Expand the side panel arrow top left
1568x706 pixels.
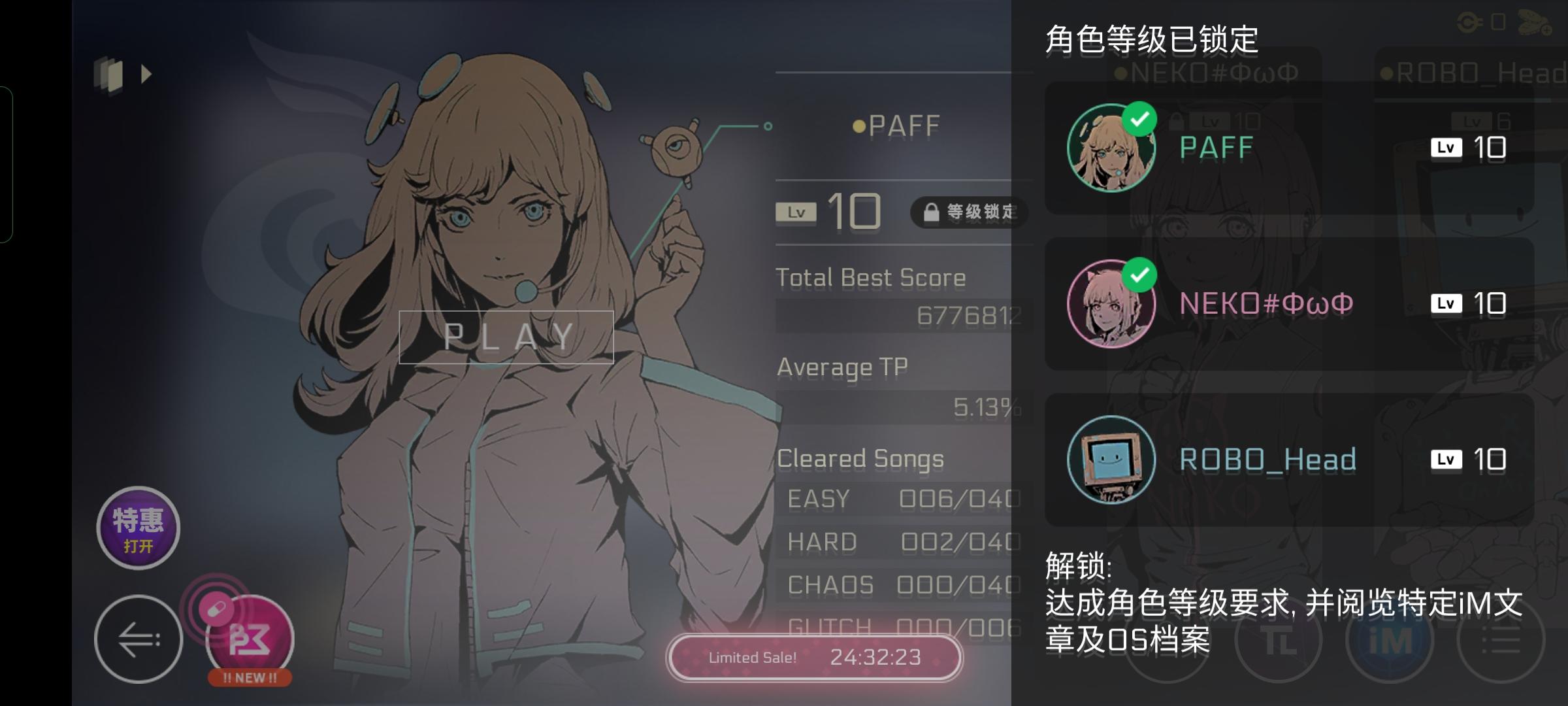click(x=145, y=74)
